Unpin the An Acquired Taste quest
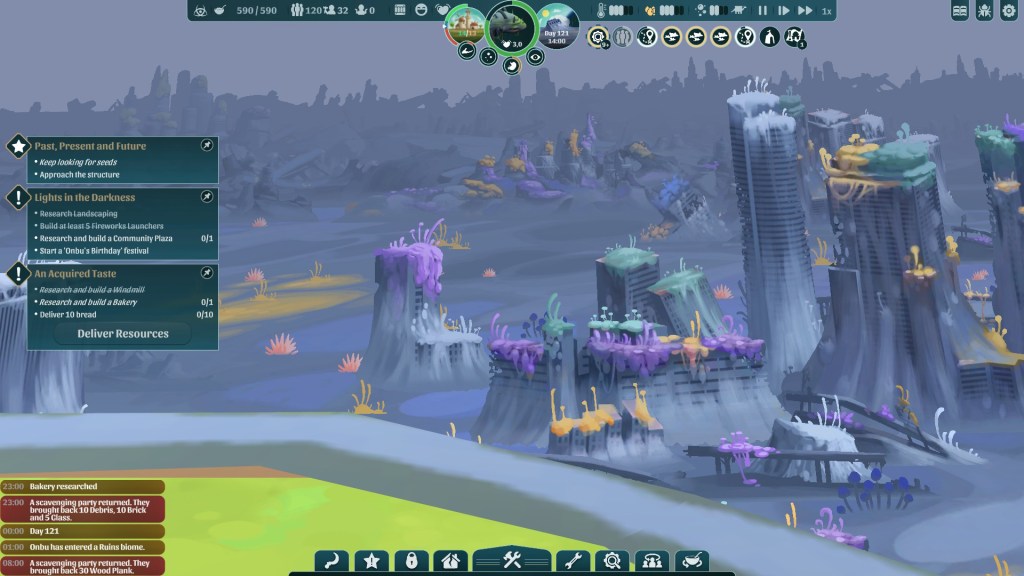 pos(206,272)
